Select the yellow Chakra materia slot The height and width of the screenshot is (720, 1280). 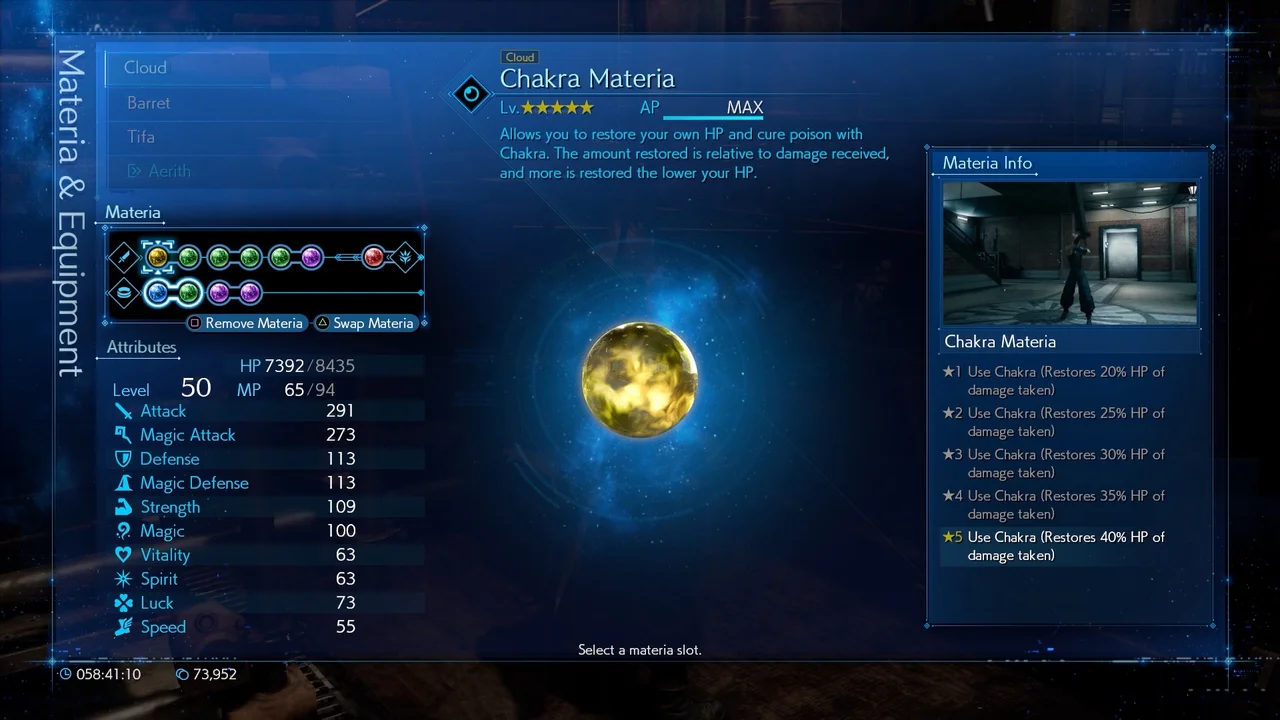(157, 258)
